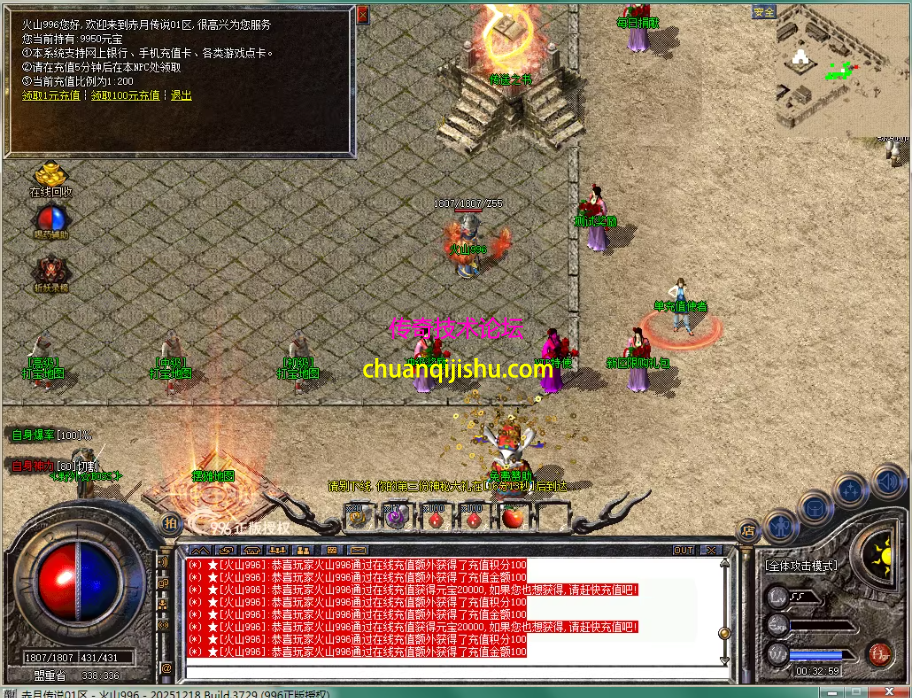Image resolution: width=912 pixels, height=698 pixels.
Task: Open the 在线回收 gold ingot icon
Action: click(49, 175)
